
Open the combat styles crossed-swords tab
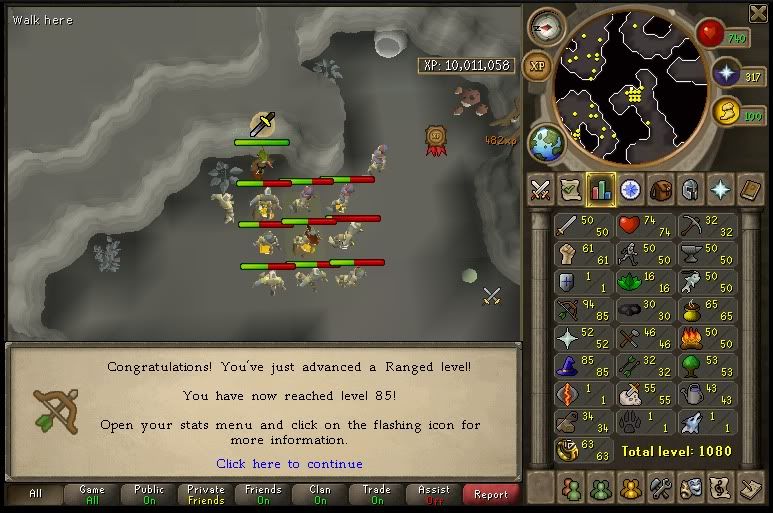pos(540,188)
